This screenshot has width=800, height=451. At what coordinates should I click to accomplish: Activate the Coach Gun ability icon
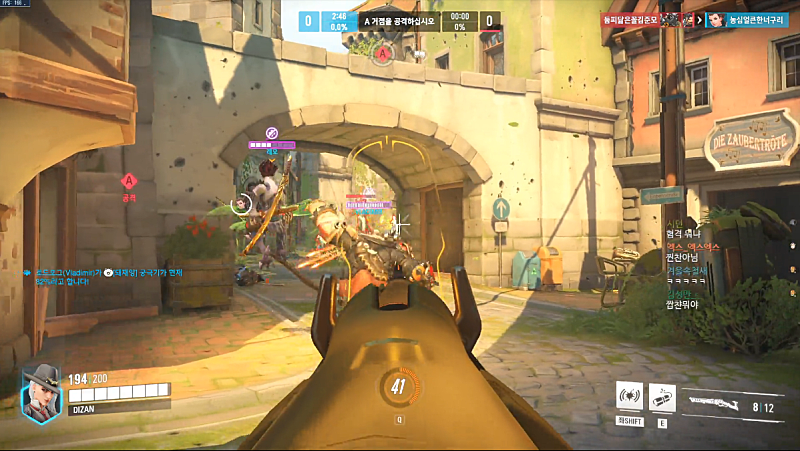[629, 397]
